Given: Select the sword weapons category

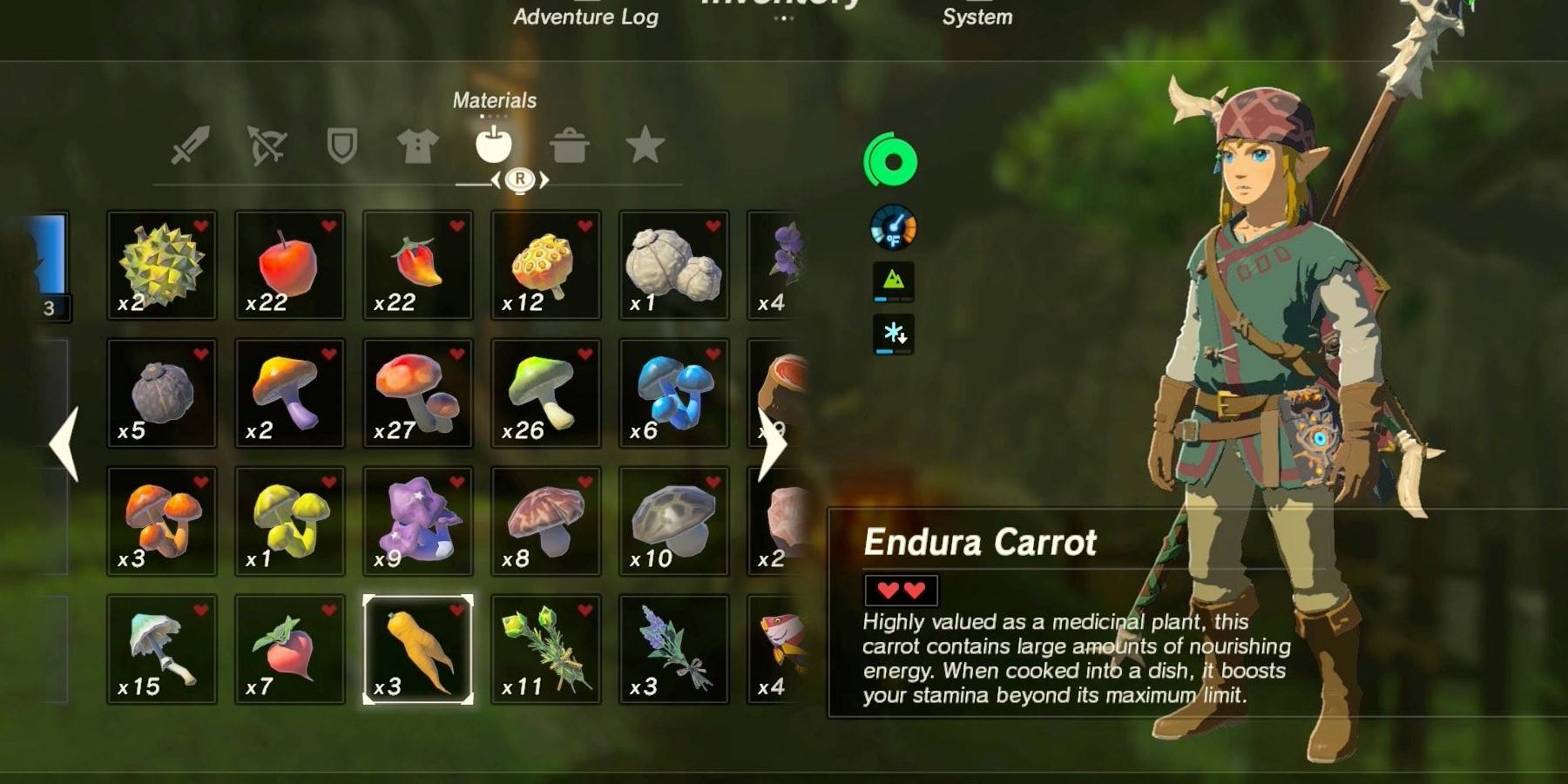Looking at the screenshot, I should 190,145.
